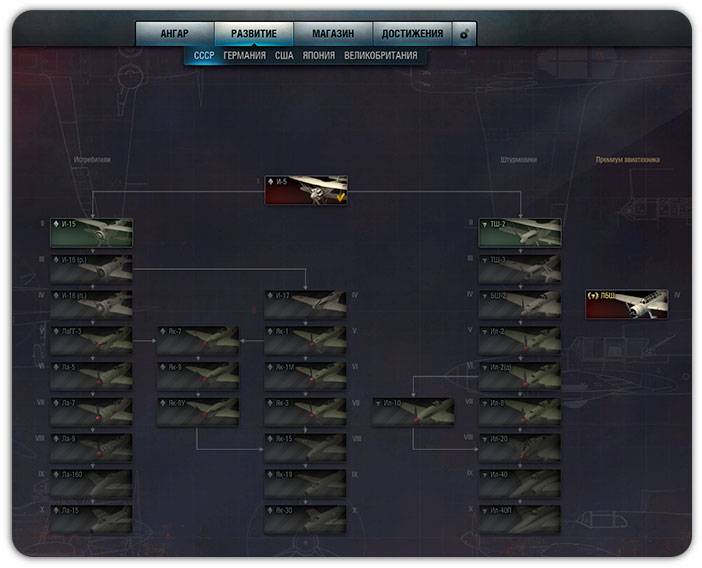Switch to the Магазин tab
Viewport: 702px width, 568px height.
pos(333,34)
